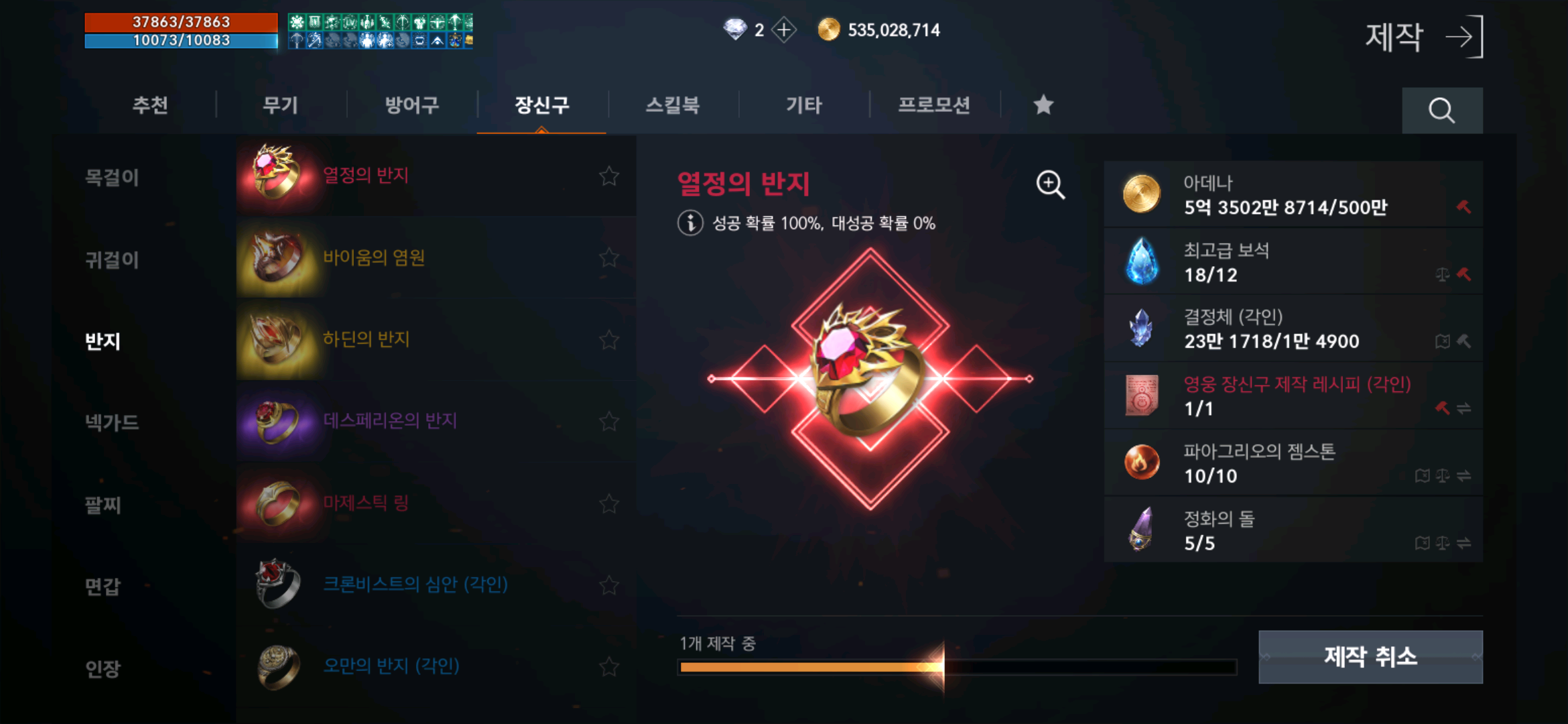Mark 오만의 반지 (각인) as favorite
The height and width of the screenshot is (724, 1568).
coord(608,666)
